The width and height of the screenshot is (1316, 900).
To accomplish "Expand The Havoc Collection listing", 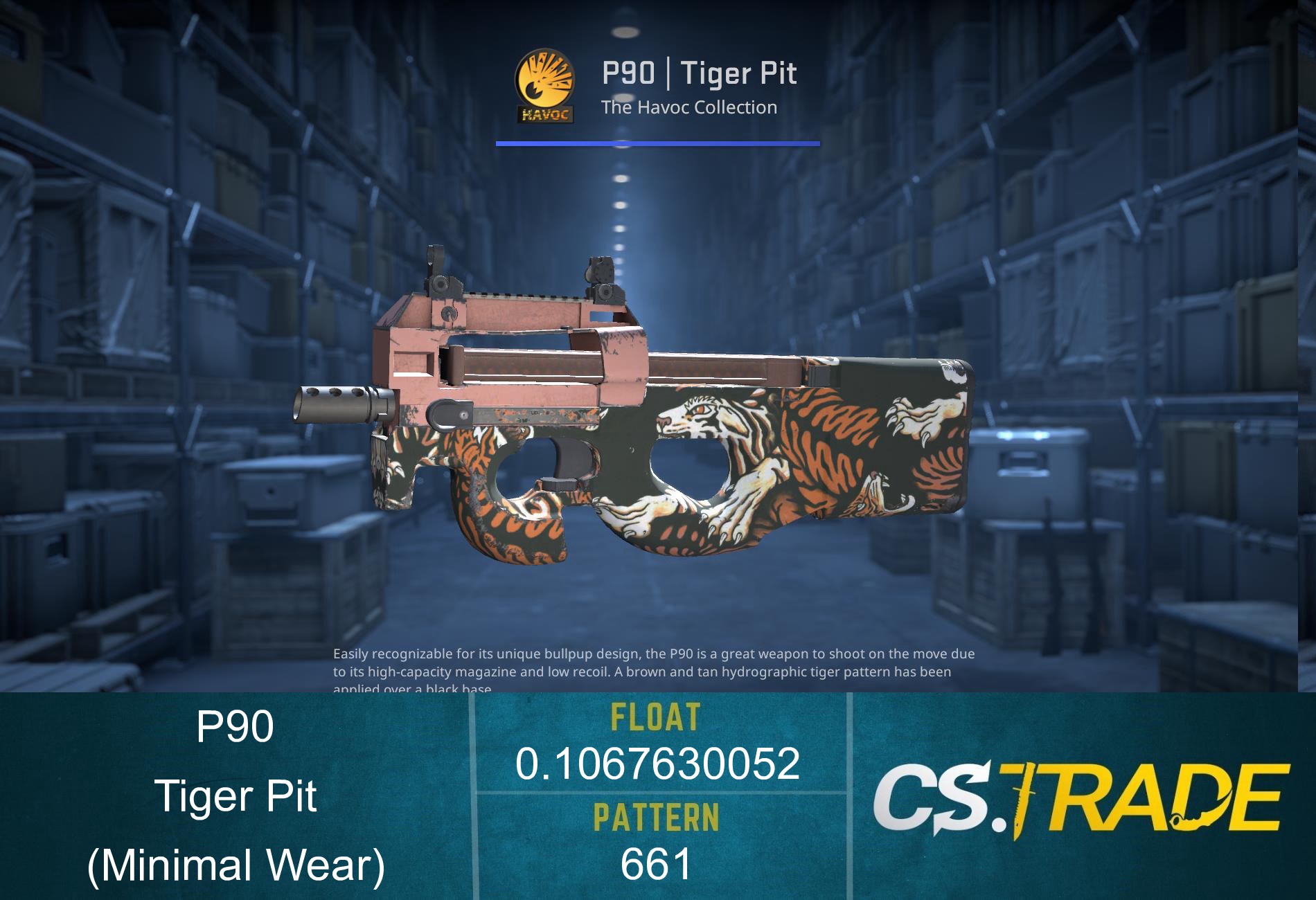I will click(x=688, y=107).
